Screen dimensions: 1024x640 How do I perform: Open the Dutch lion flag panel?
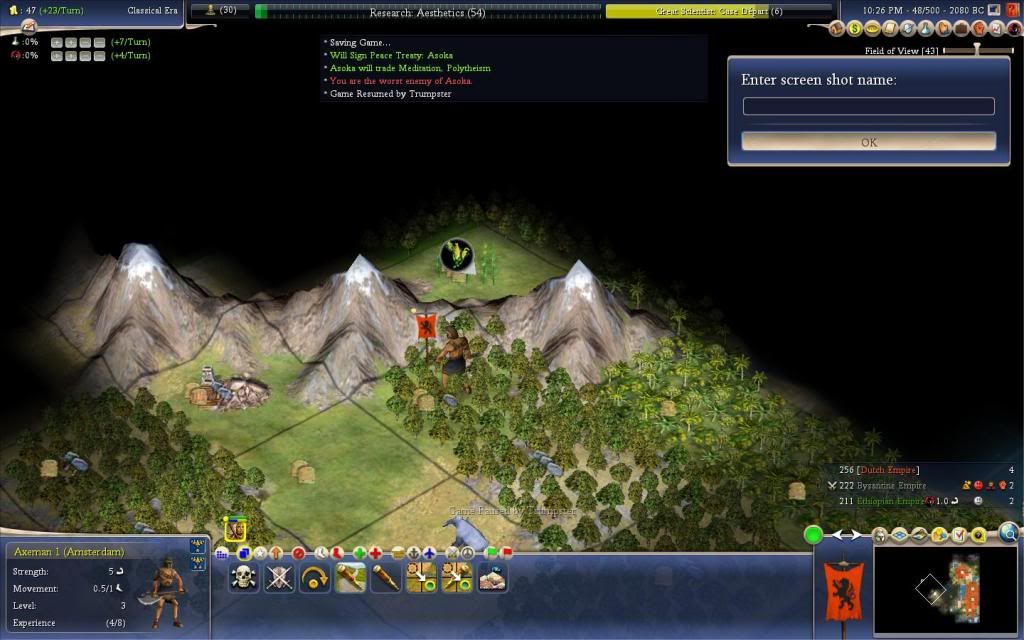click(842, 590)
